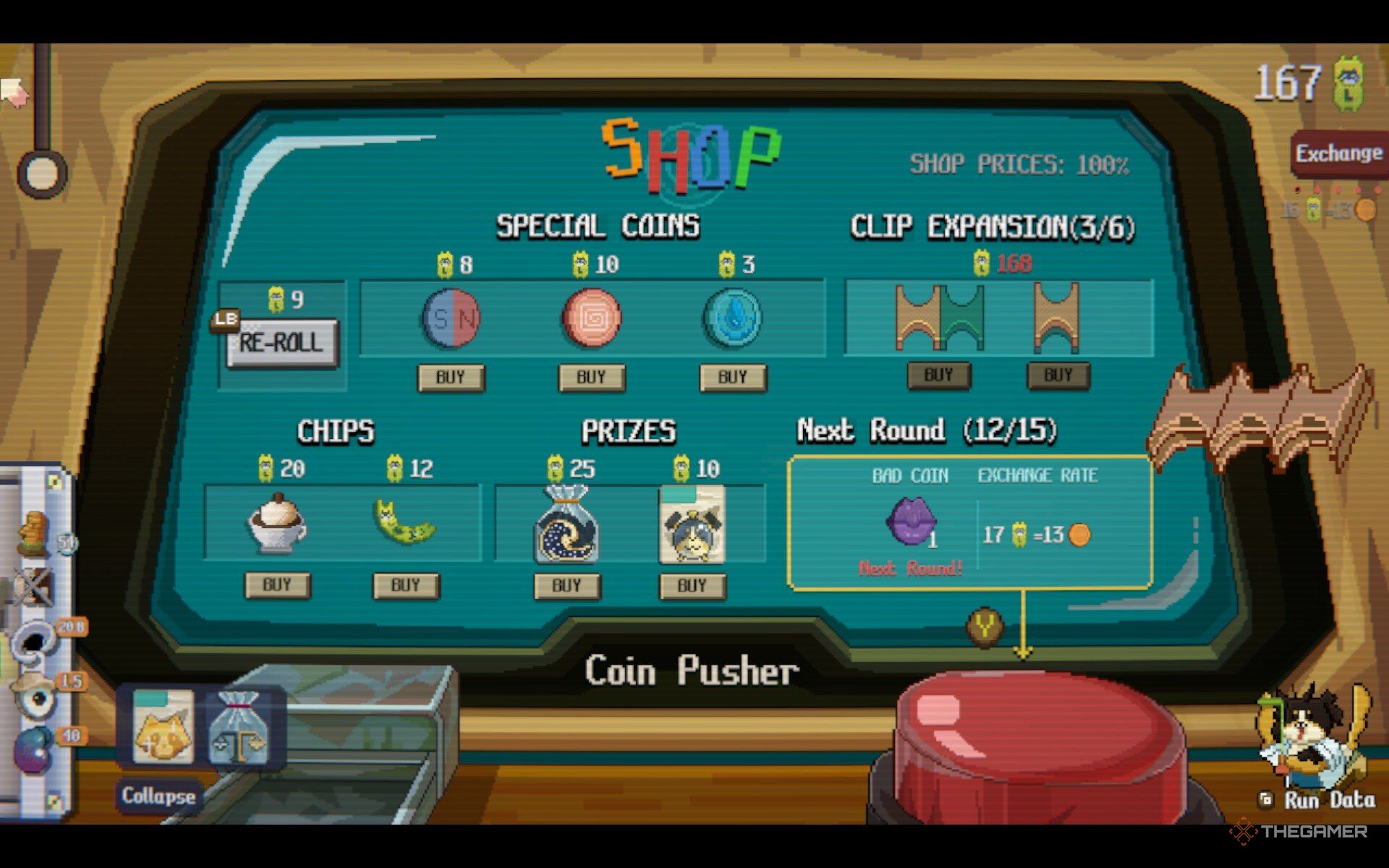Collapse the owned prizes tray
Image resolution: width=1389 pixels, height=868 pixels.
[x=158, y=796]
